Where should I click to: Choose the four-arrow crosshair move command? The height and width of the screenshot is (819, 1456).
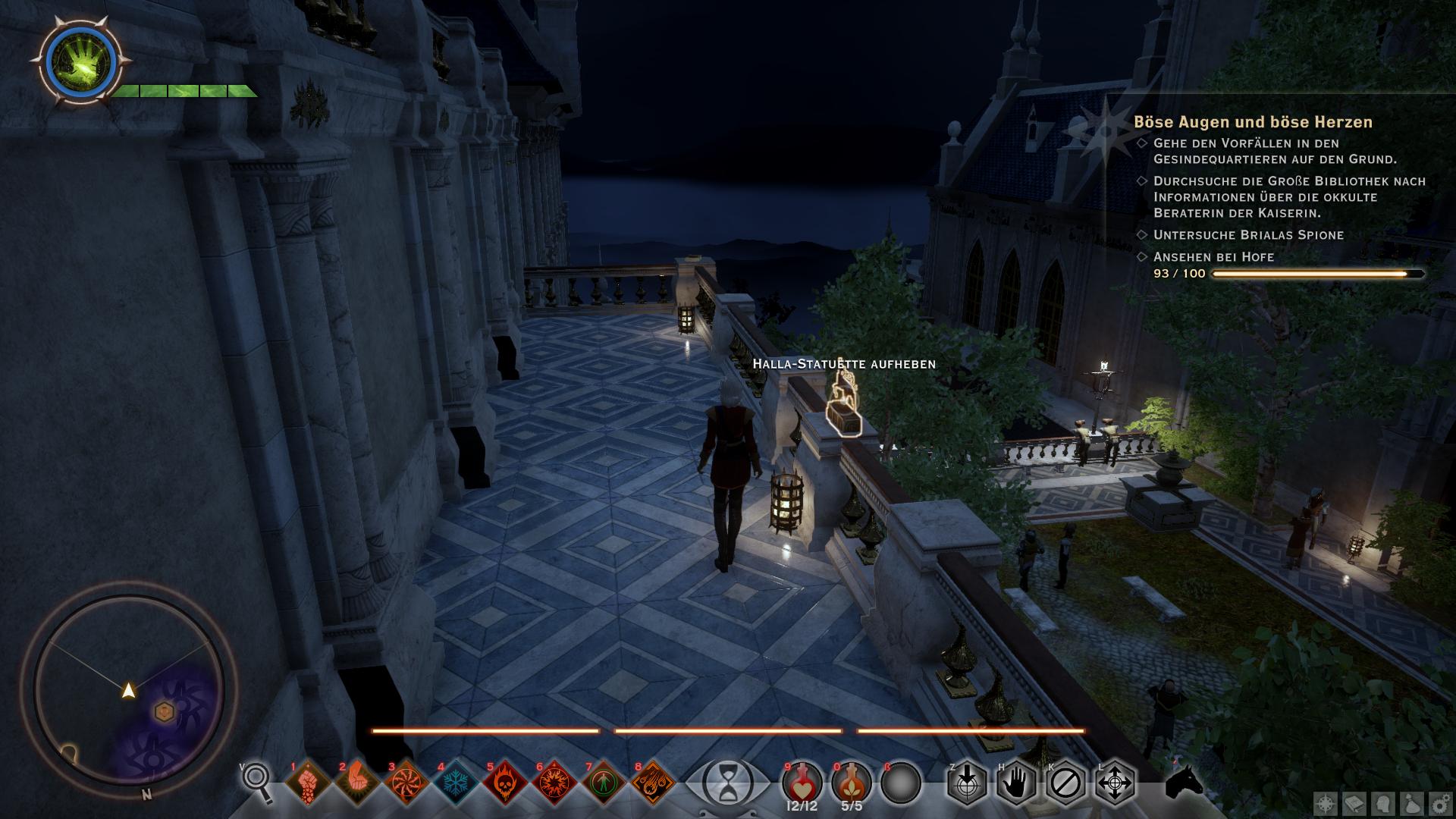pyautogui.click(x=1115, y=782)
